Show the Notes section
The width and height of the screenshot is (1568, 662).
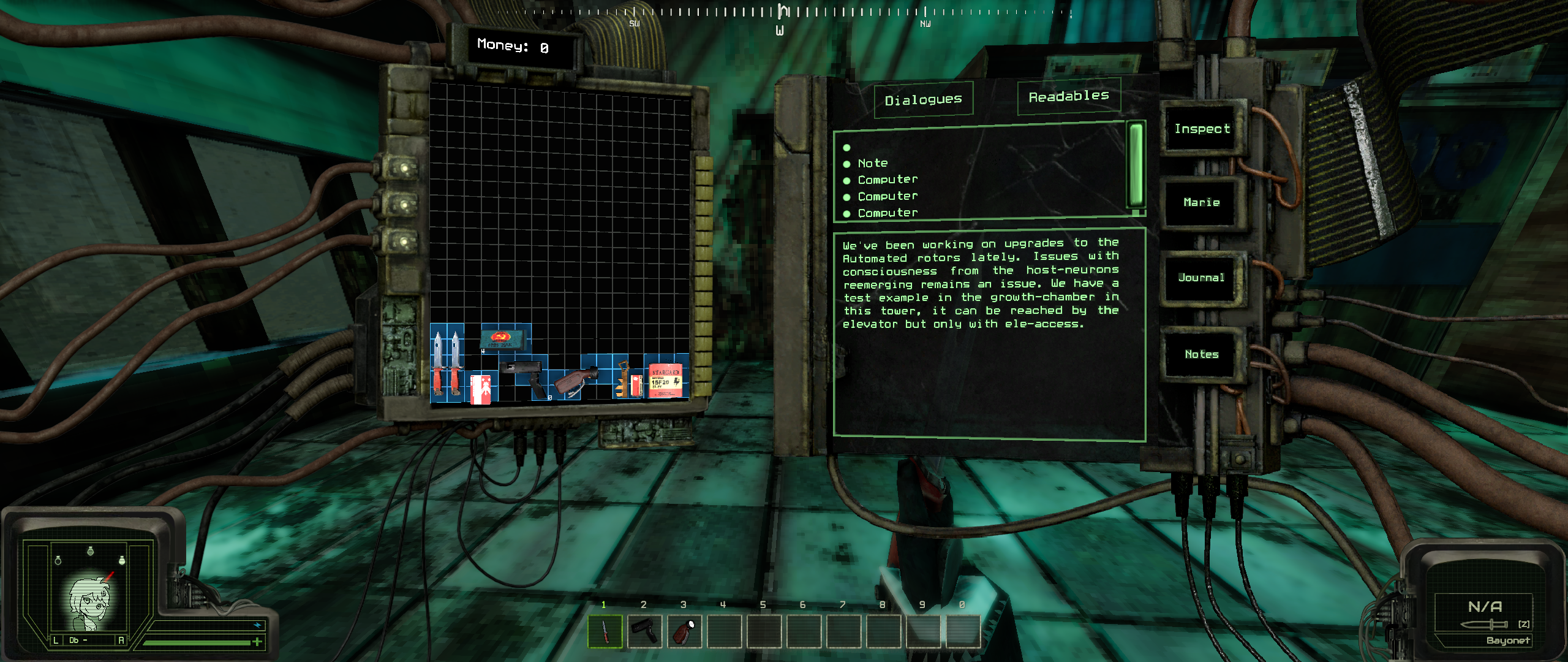coord(1201,354)
